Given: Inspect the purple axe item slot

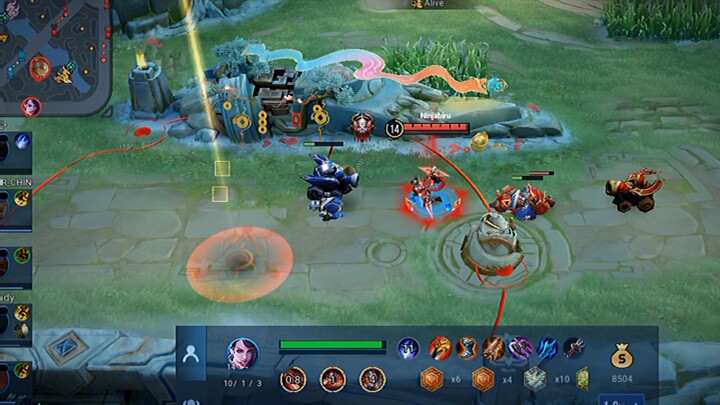Looking at the screenshot, I should coord(521,348).
